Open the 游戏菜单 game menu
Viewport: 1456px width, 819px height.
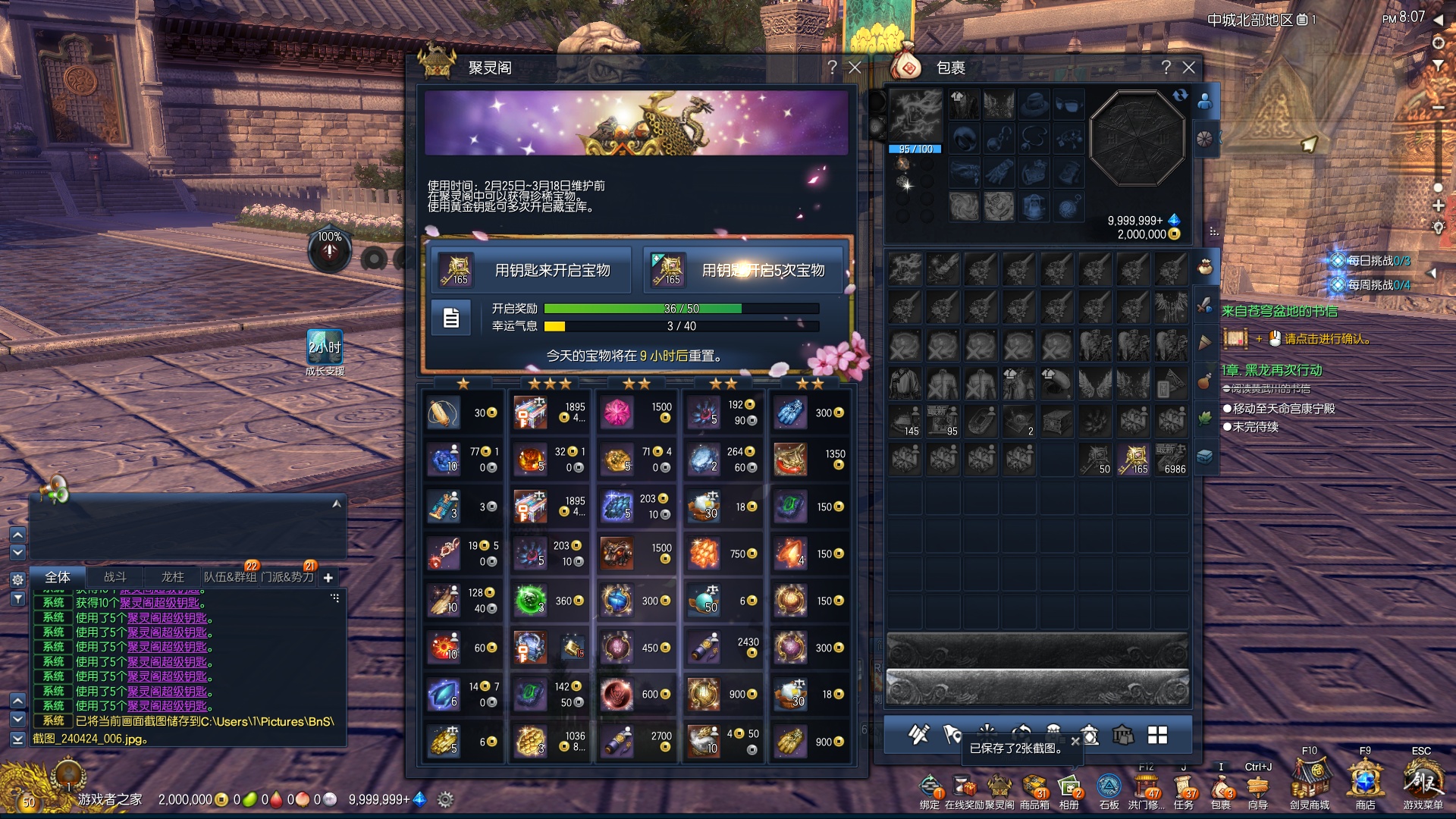(1422, 783)
